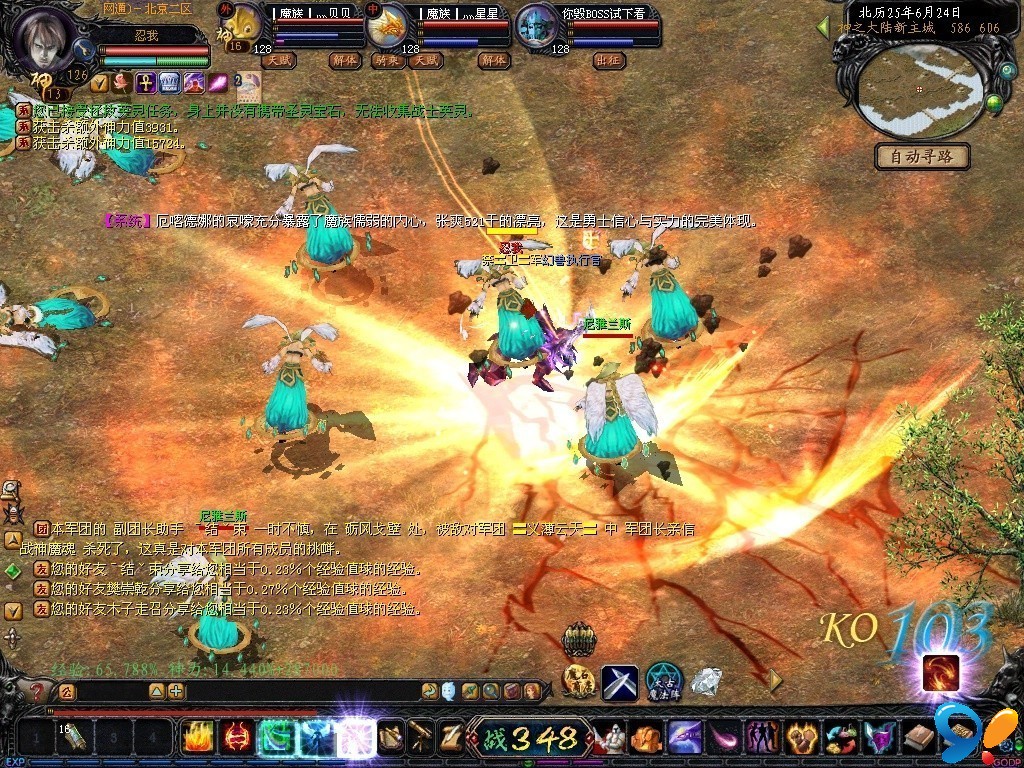Use the crossed swords skill icon
The image size is (1024, 768).
pos(619,682)
